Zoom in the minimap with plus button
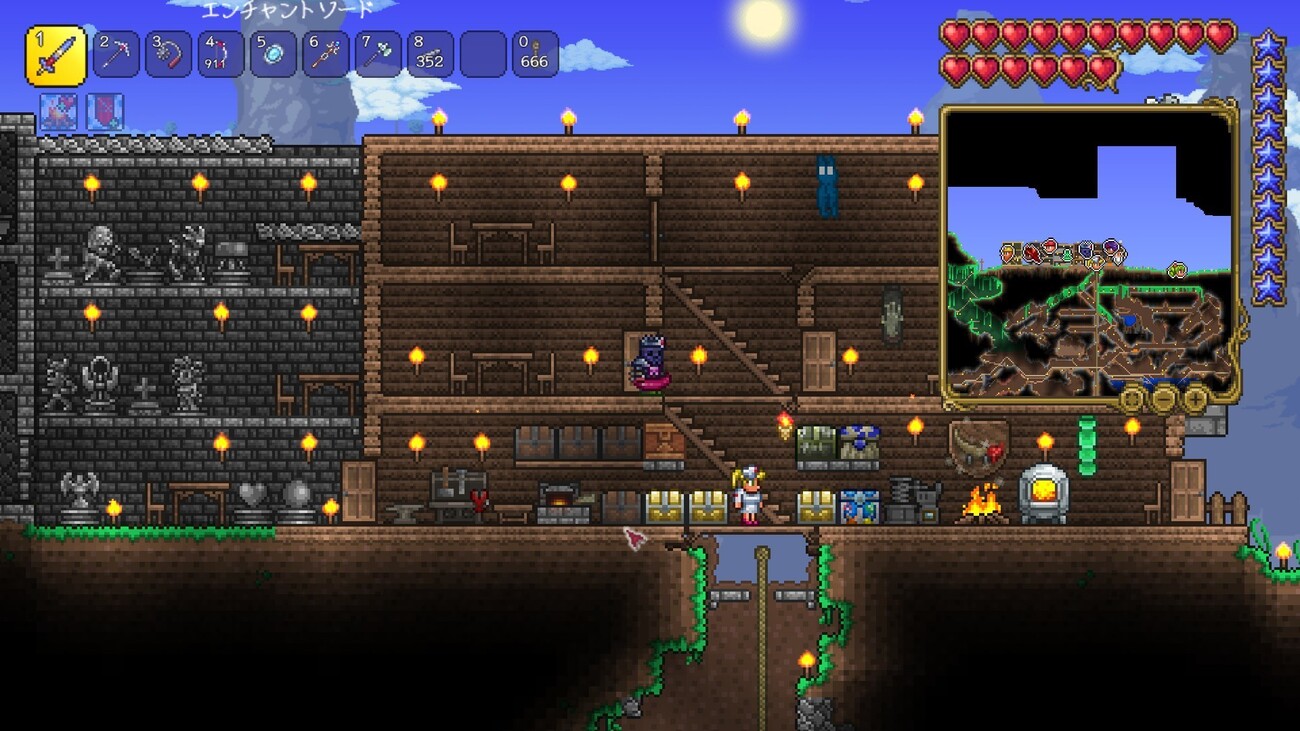The width and height of the screenshot is (1300, 731). coord(1195,400)
